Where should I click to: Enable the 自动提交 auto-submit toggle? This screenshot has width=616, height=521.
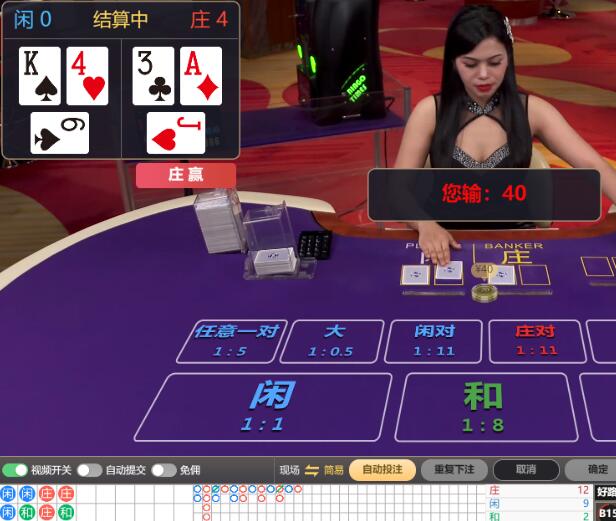[x=89, y=470]
